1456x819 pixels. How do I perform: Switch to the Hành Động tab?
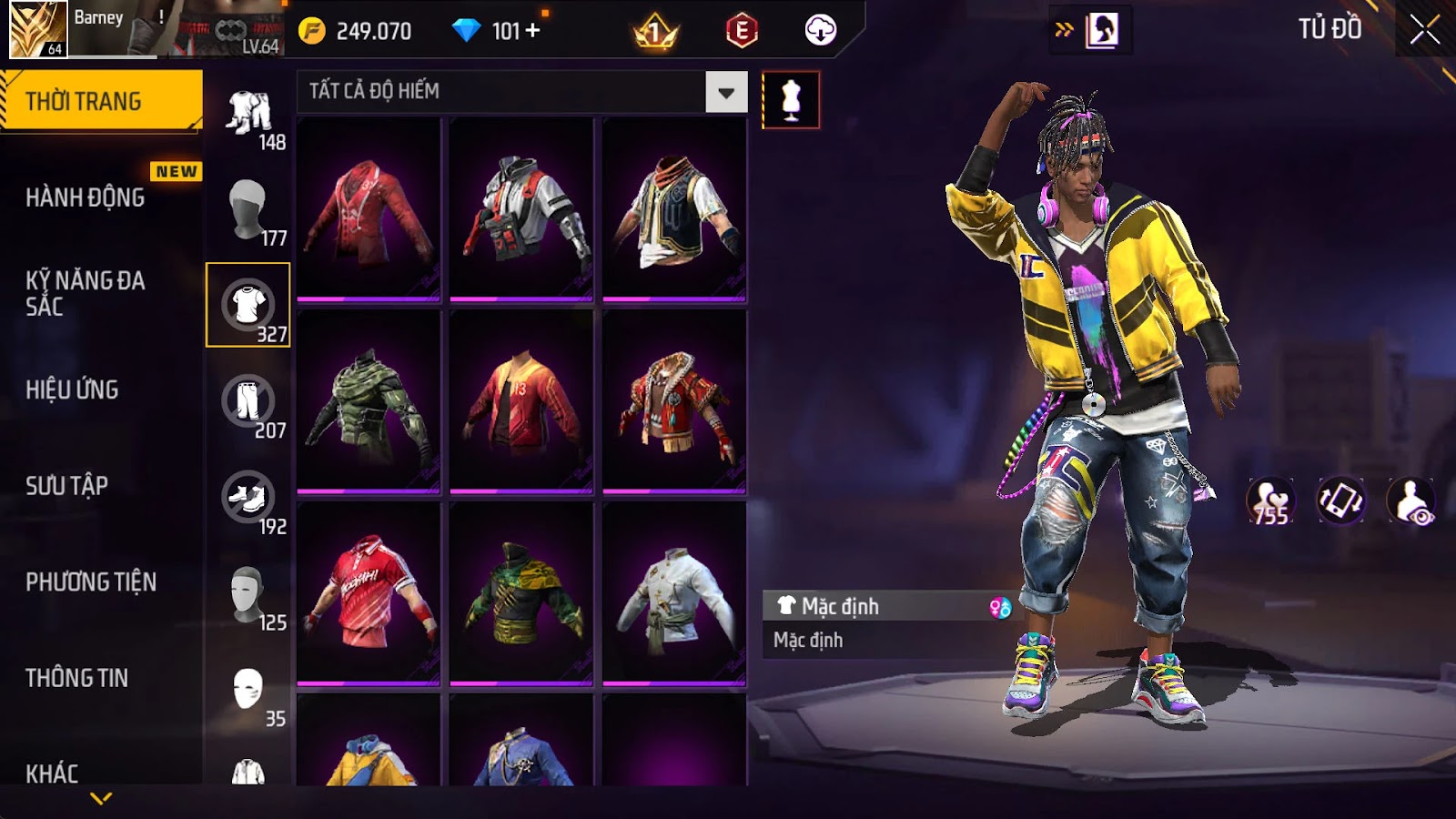86,197
